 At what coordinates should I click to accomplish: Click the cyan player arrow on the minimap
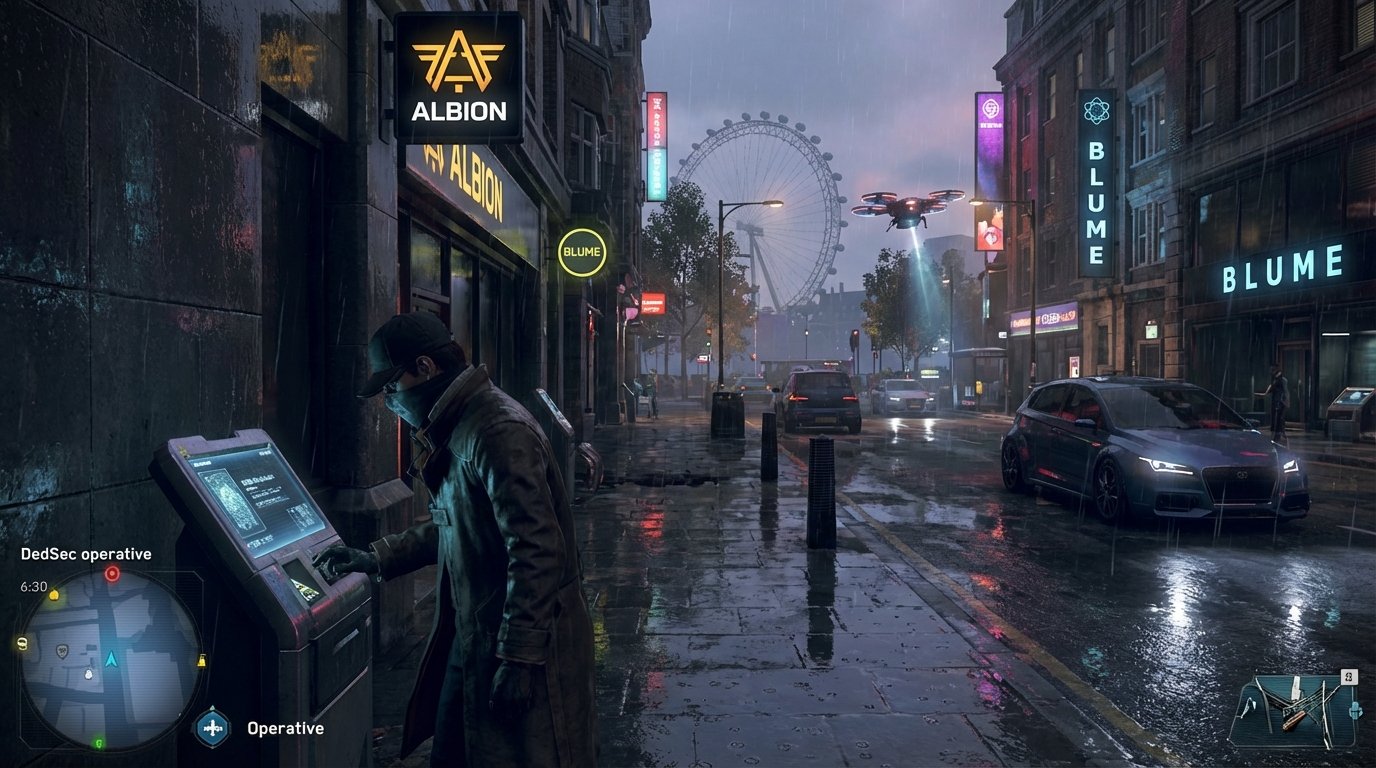[110, 660]
